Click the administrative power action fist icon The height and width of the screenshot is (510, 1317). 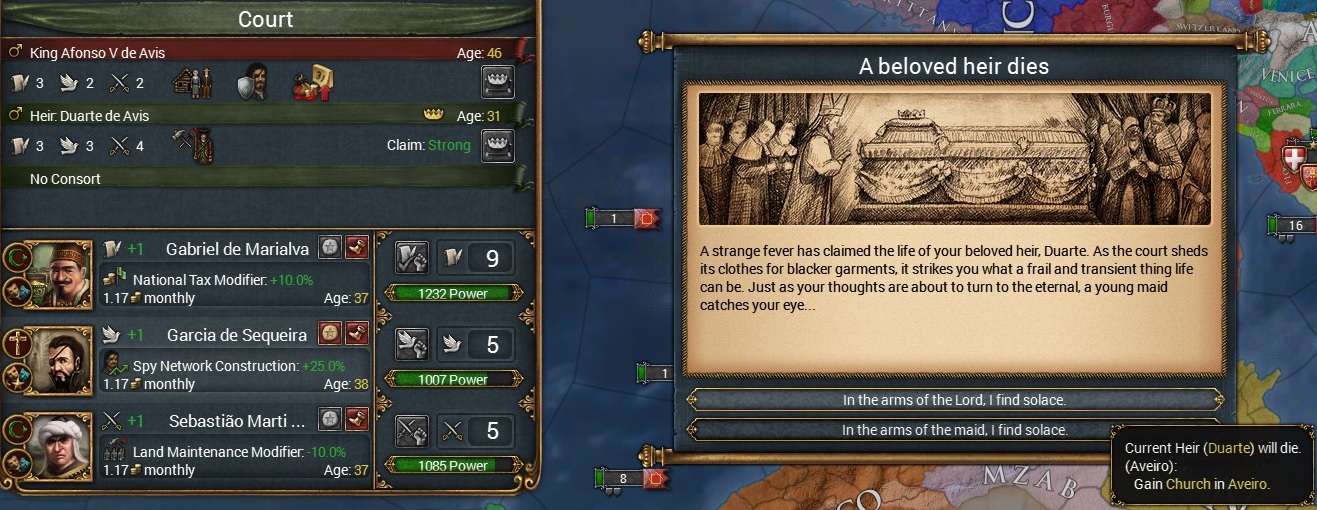click(412, 258)
